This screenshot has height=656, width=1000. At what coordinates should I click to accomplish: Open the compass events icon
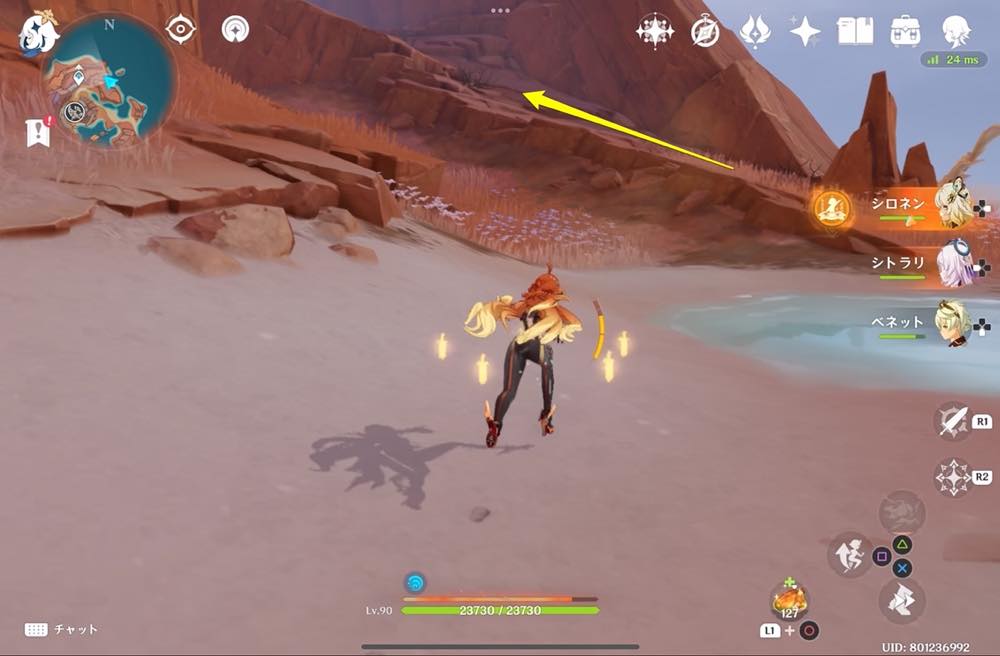coord(705,32)
